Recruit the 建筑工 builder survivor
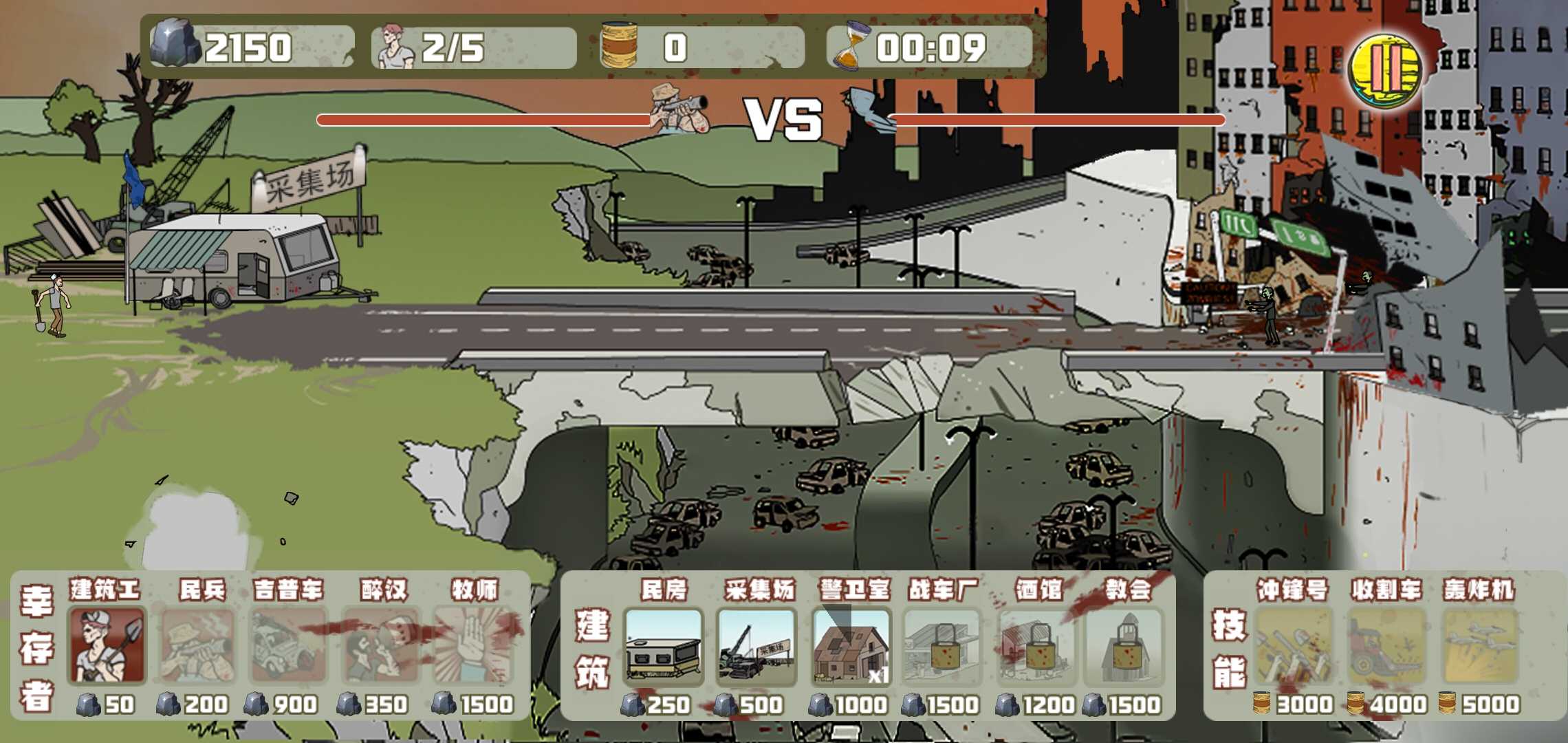 point(107,645)
